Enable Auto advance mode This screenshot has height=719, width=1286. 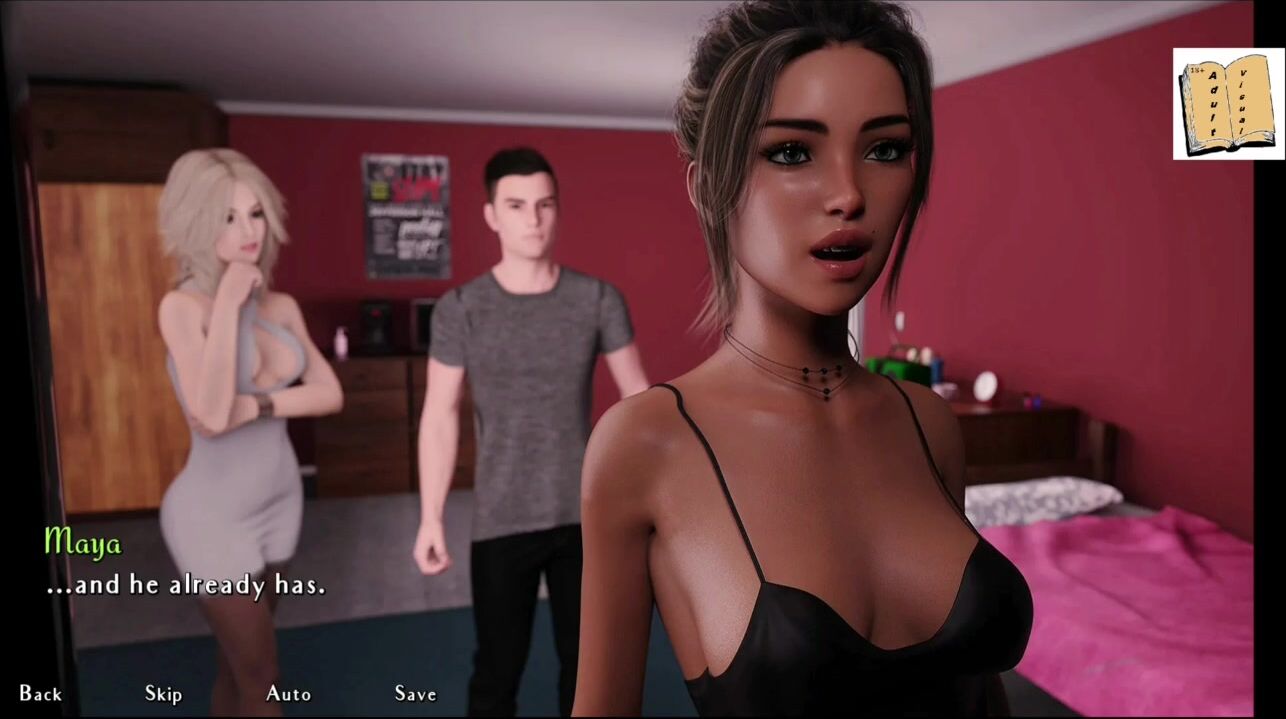tap(288, 694)
